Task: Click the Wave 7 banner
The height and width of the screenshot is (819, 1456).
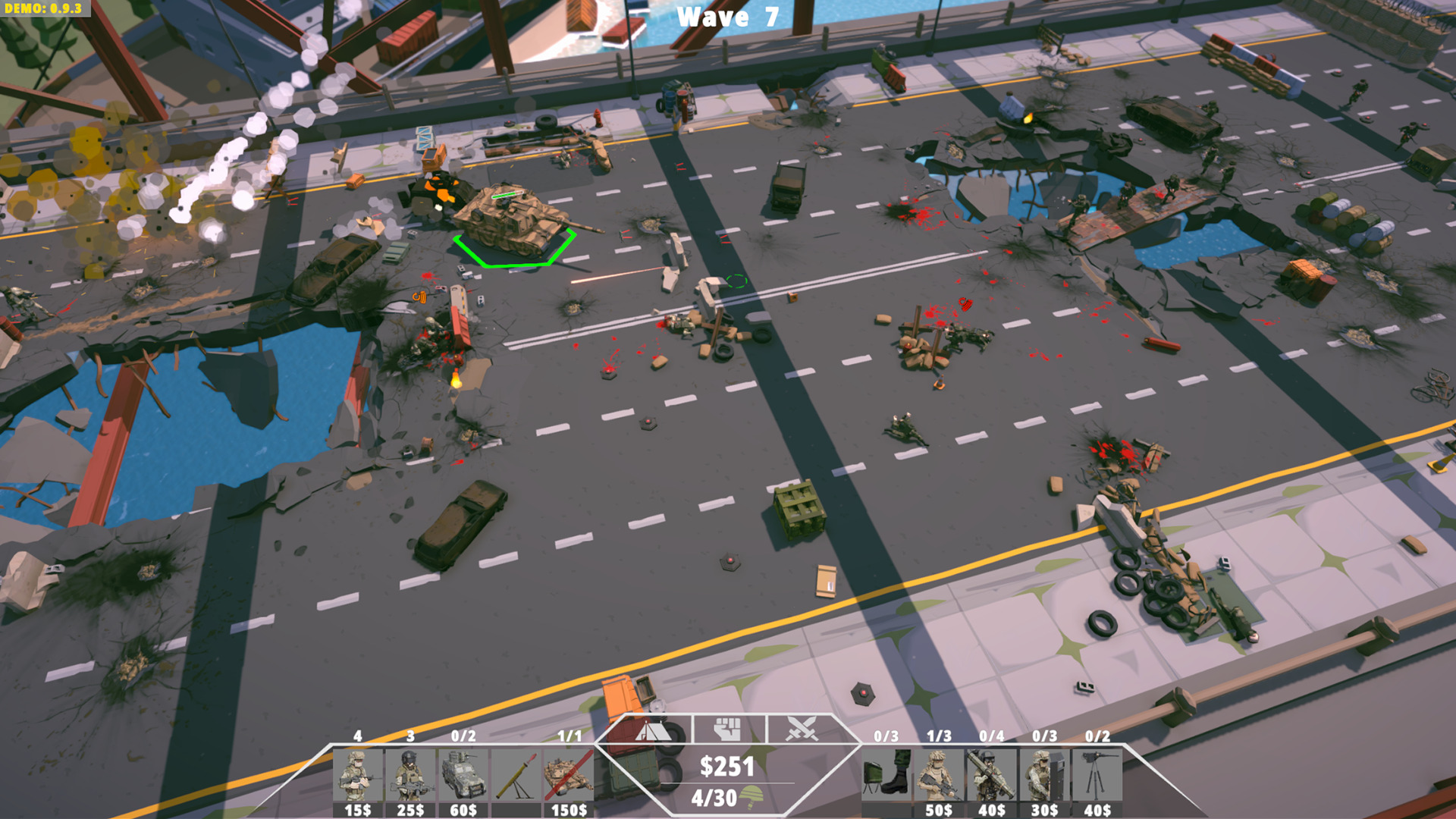Action: tap(726, 15)
